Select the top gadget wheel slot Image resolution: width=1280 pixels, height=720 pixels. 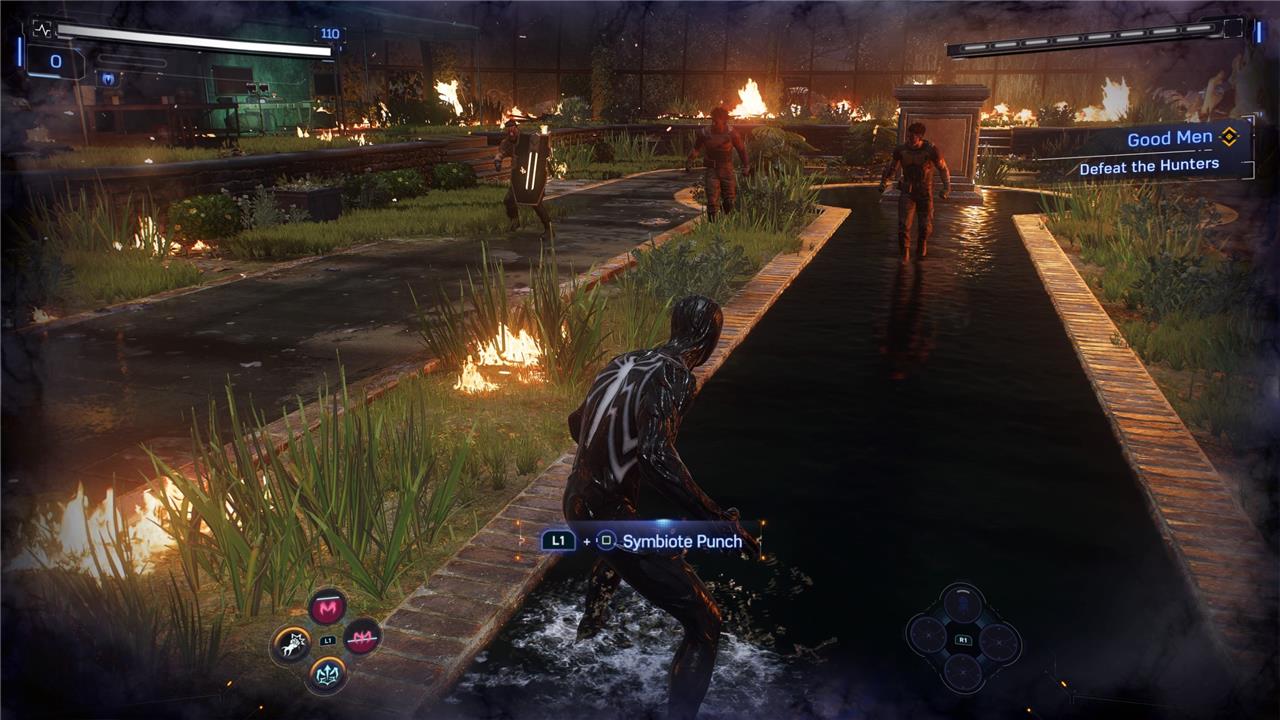tap(963, 604)
